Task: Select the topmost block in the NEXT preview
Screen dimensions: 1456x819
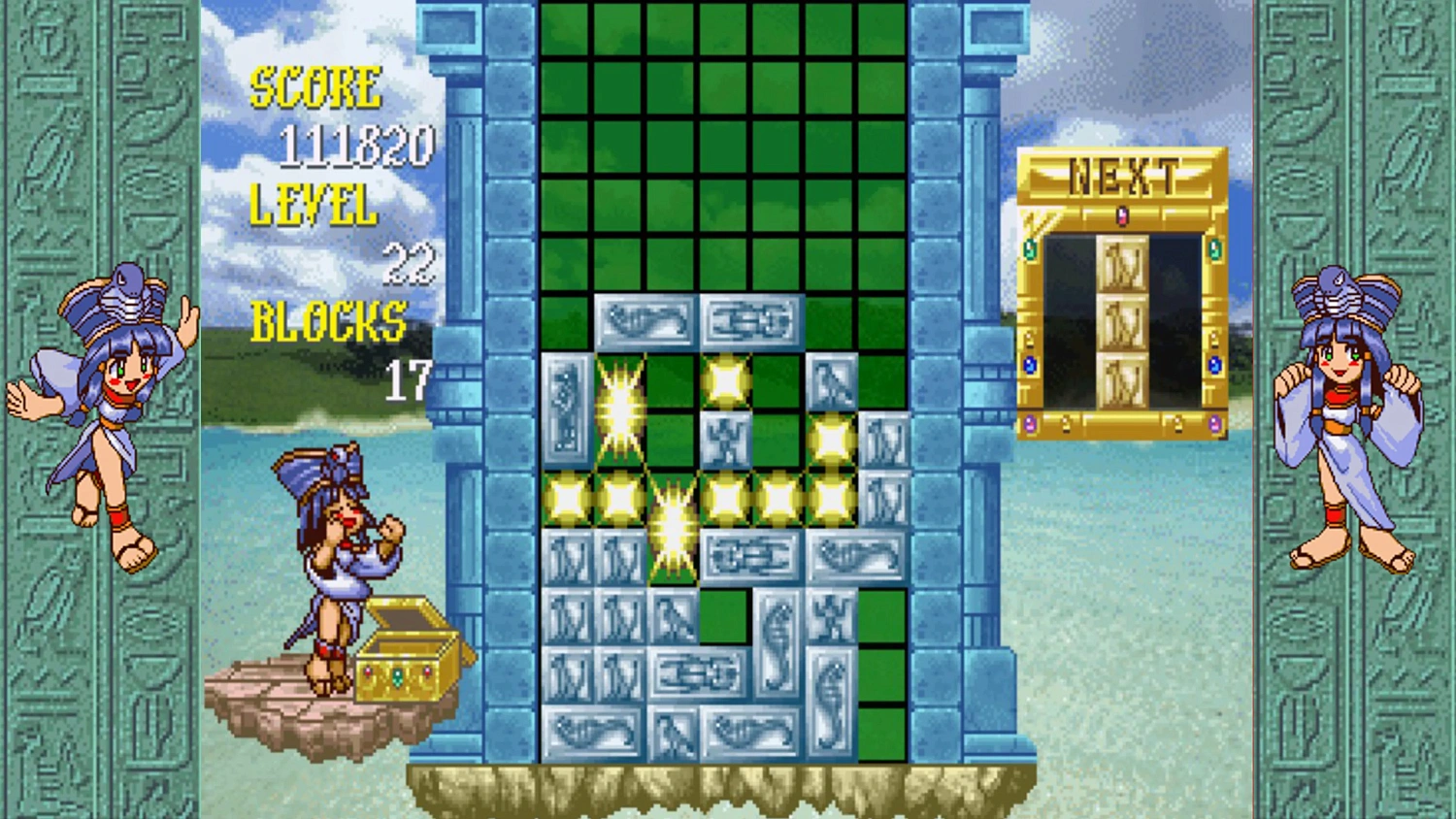Action: [x=1122, y=263]
